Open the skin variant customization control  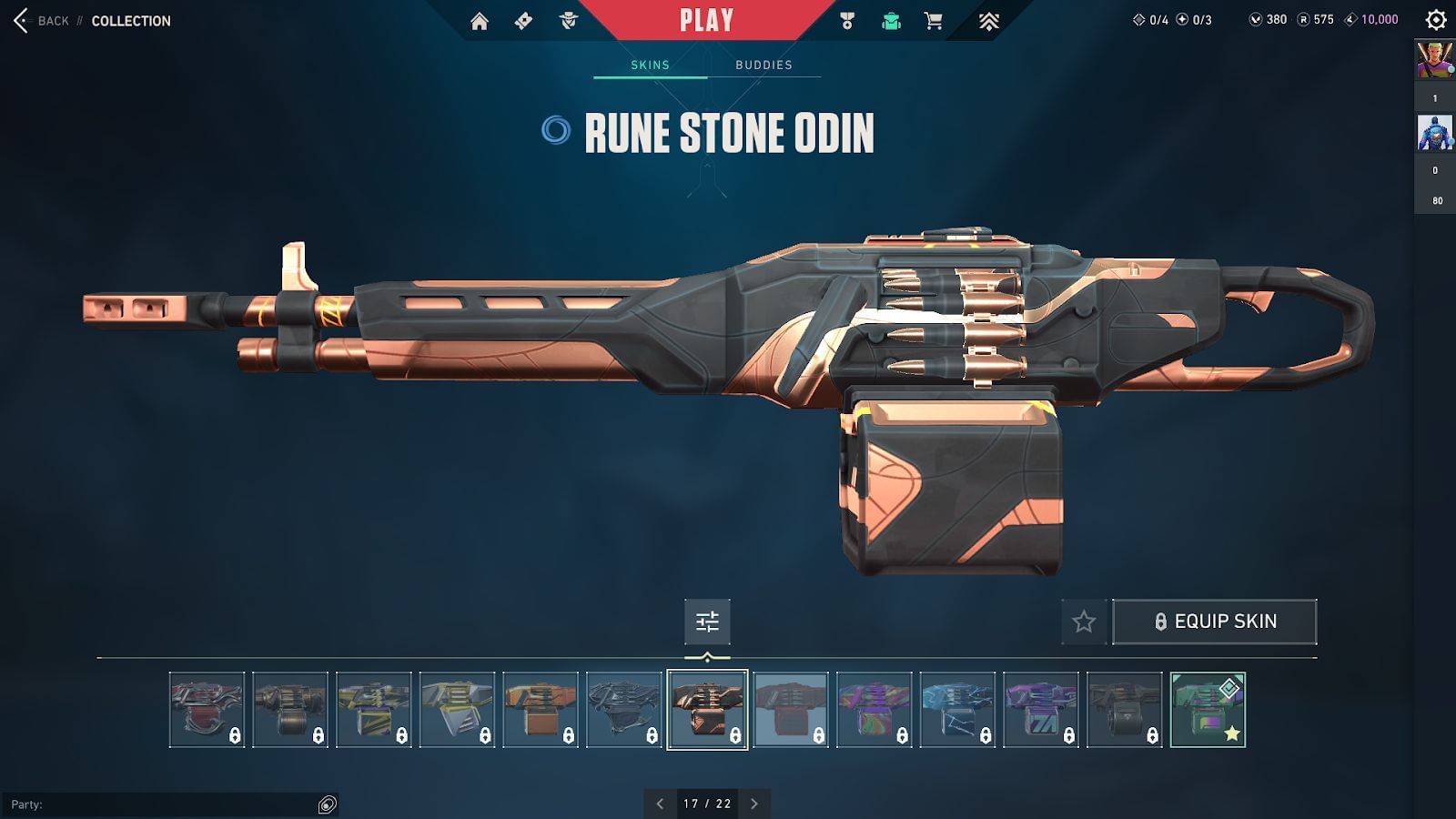[x=708, y=622]
